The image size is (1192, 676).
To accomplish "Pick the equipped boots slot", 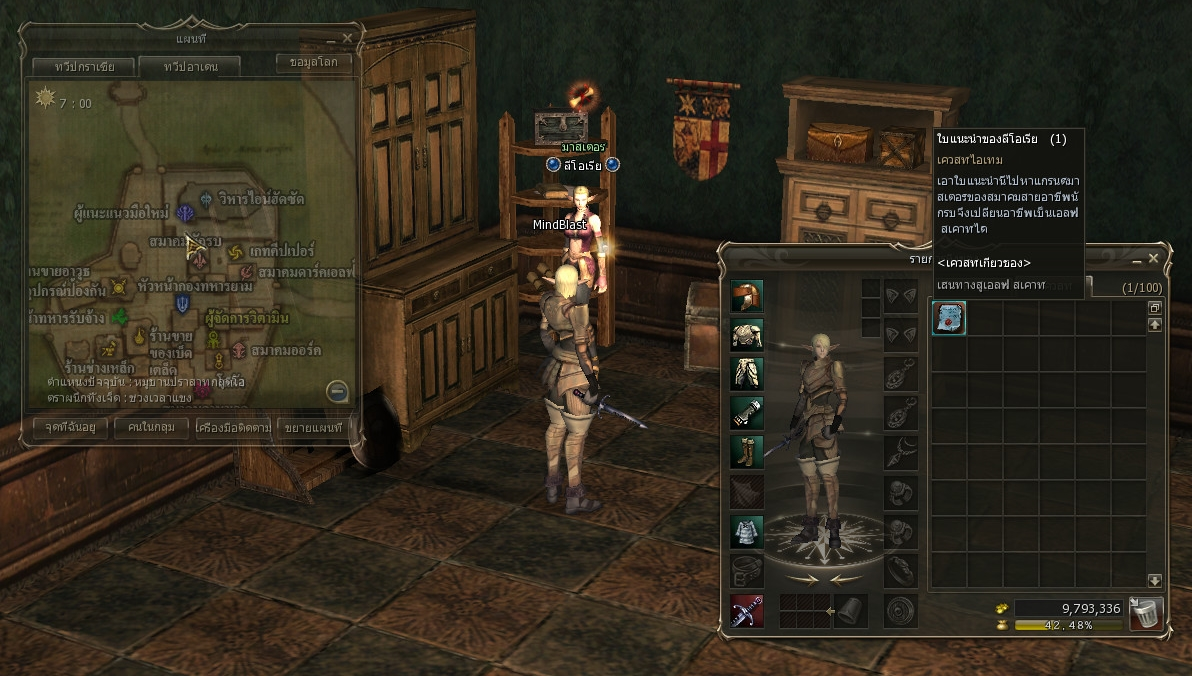I will (747, 451).
